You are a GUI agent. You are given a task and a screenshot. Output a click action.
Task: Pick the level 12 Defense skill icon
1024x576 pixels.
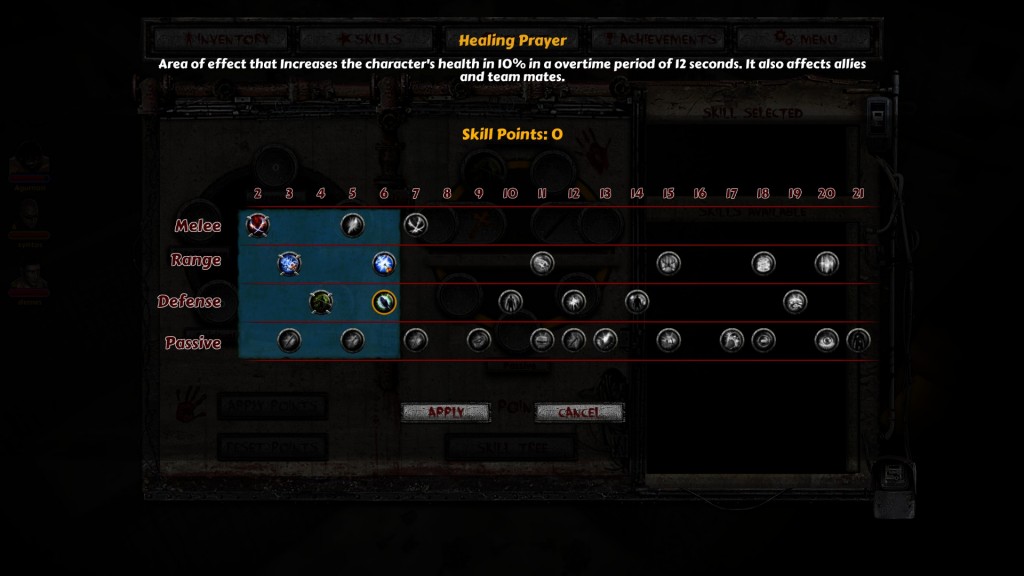(x=573, y=301)
